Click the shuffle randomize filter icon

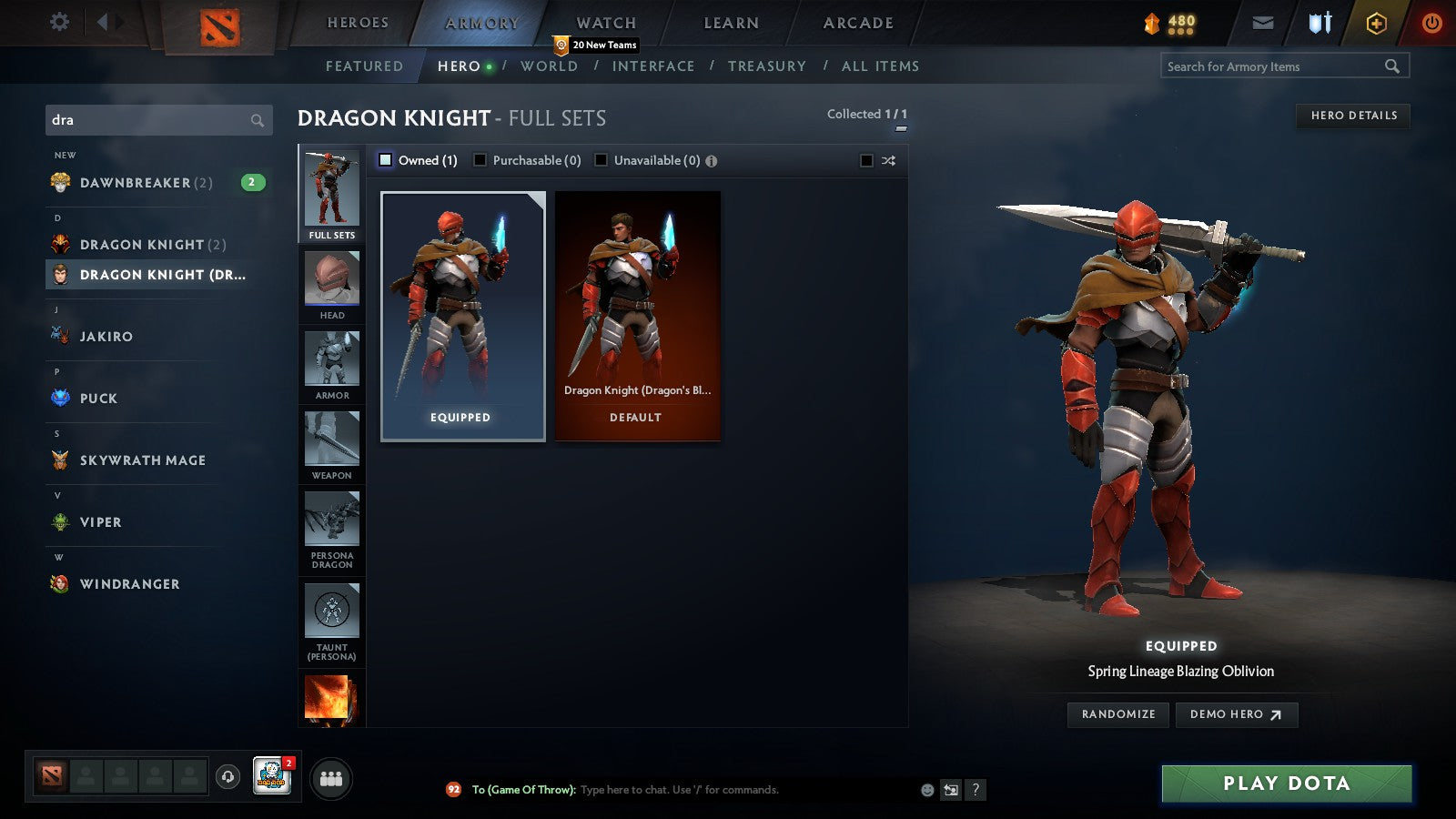tap(886, 159)
